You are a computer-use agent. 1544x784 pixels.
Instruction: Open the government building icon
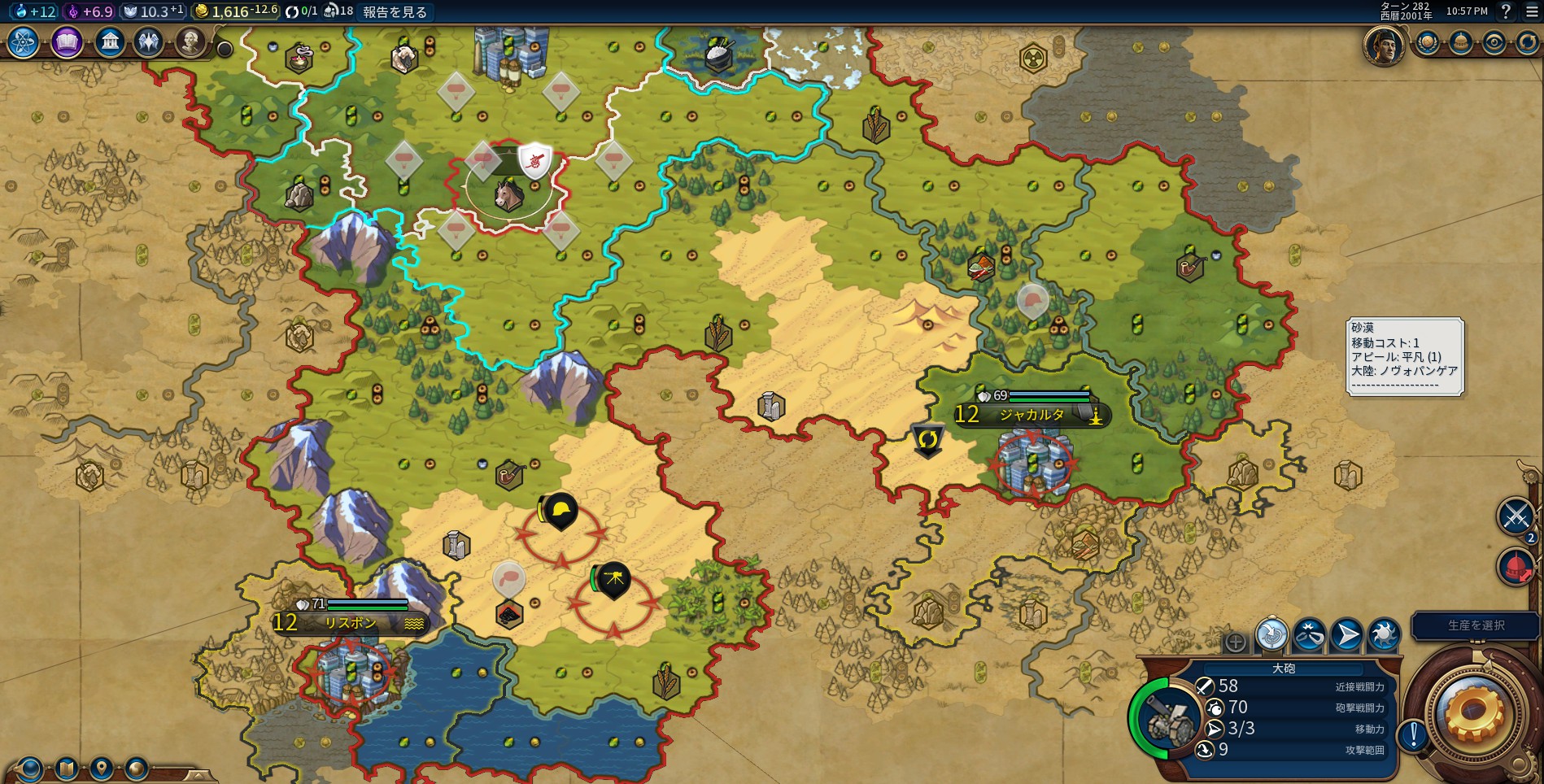[109, 42]
